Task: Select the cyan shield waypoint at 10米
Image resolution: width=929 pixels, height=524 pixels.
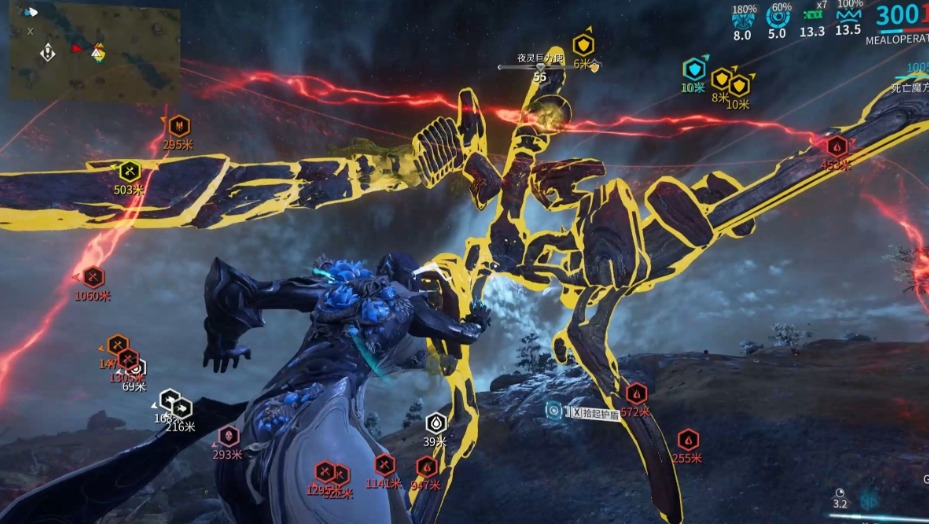Action: [x=694, y=69]
